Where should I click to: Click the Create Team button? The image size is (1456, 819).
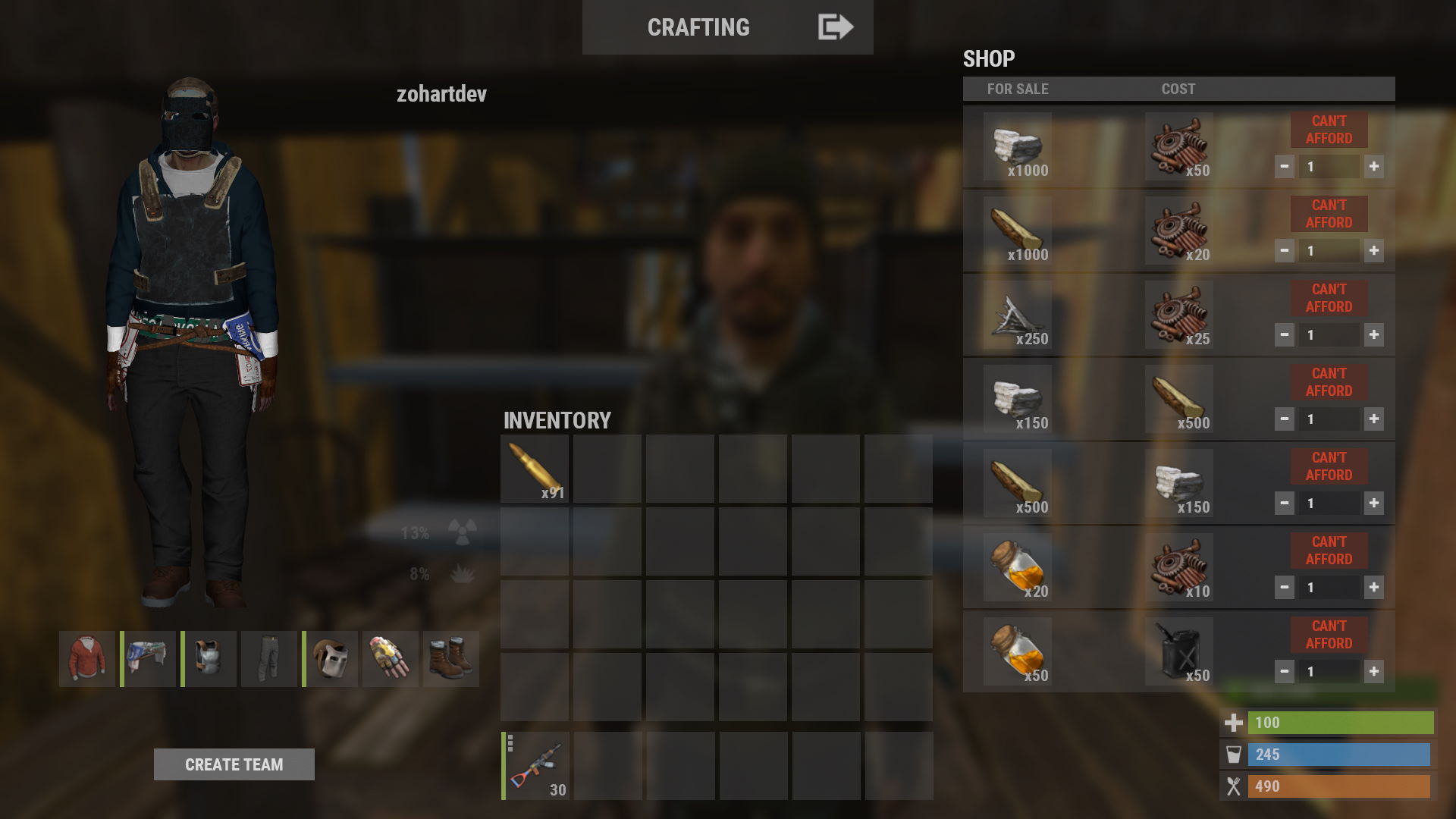(x=234, y=764)
